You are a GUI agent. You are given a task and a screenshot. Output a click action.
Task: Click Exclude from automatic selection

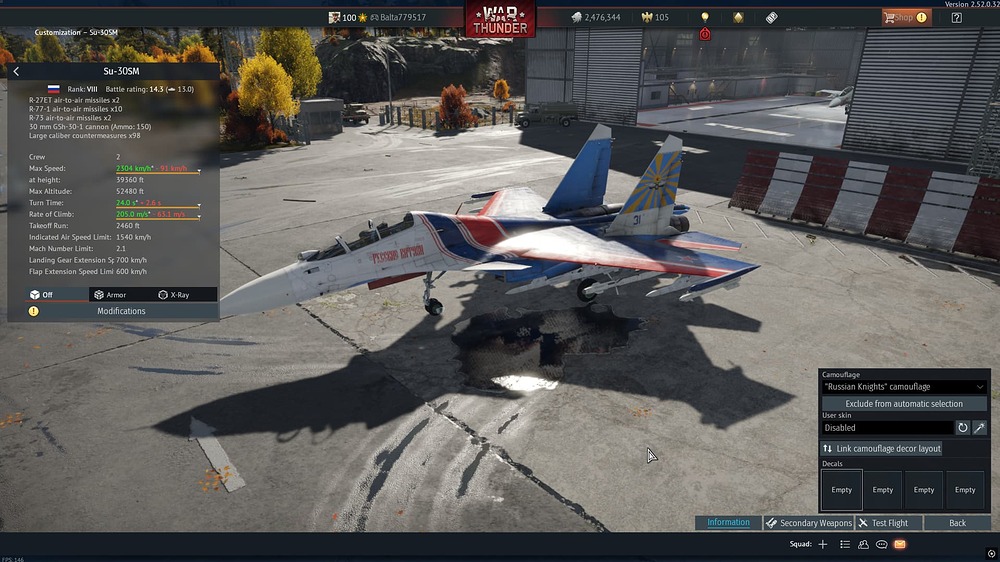coord(904,404)
